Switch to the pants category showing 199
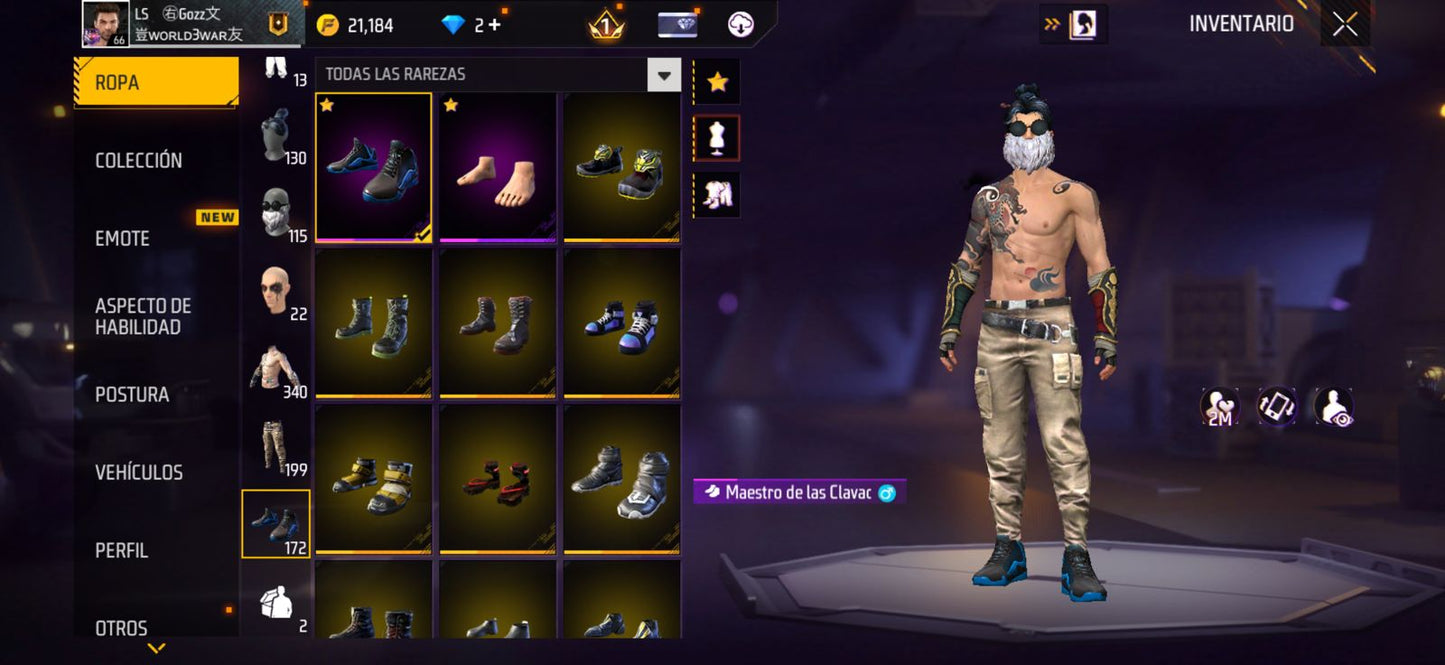The image size is (1445, 665). click(276, 447)
